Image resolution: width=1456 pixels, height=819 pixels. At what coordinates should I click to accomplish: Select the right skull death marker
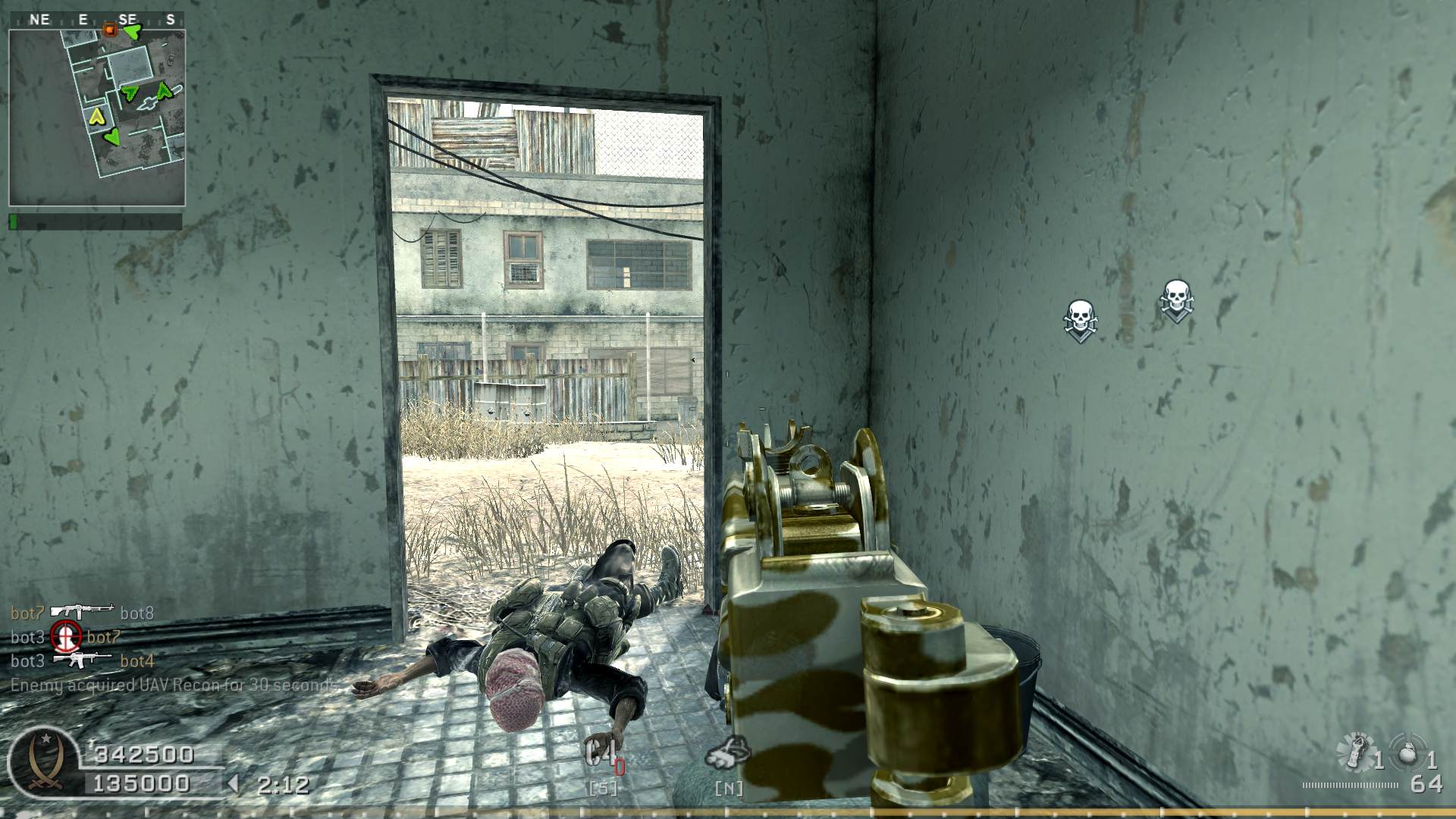(1176, 300)
